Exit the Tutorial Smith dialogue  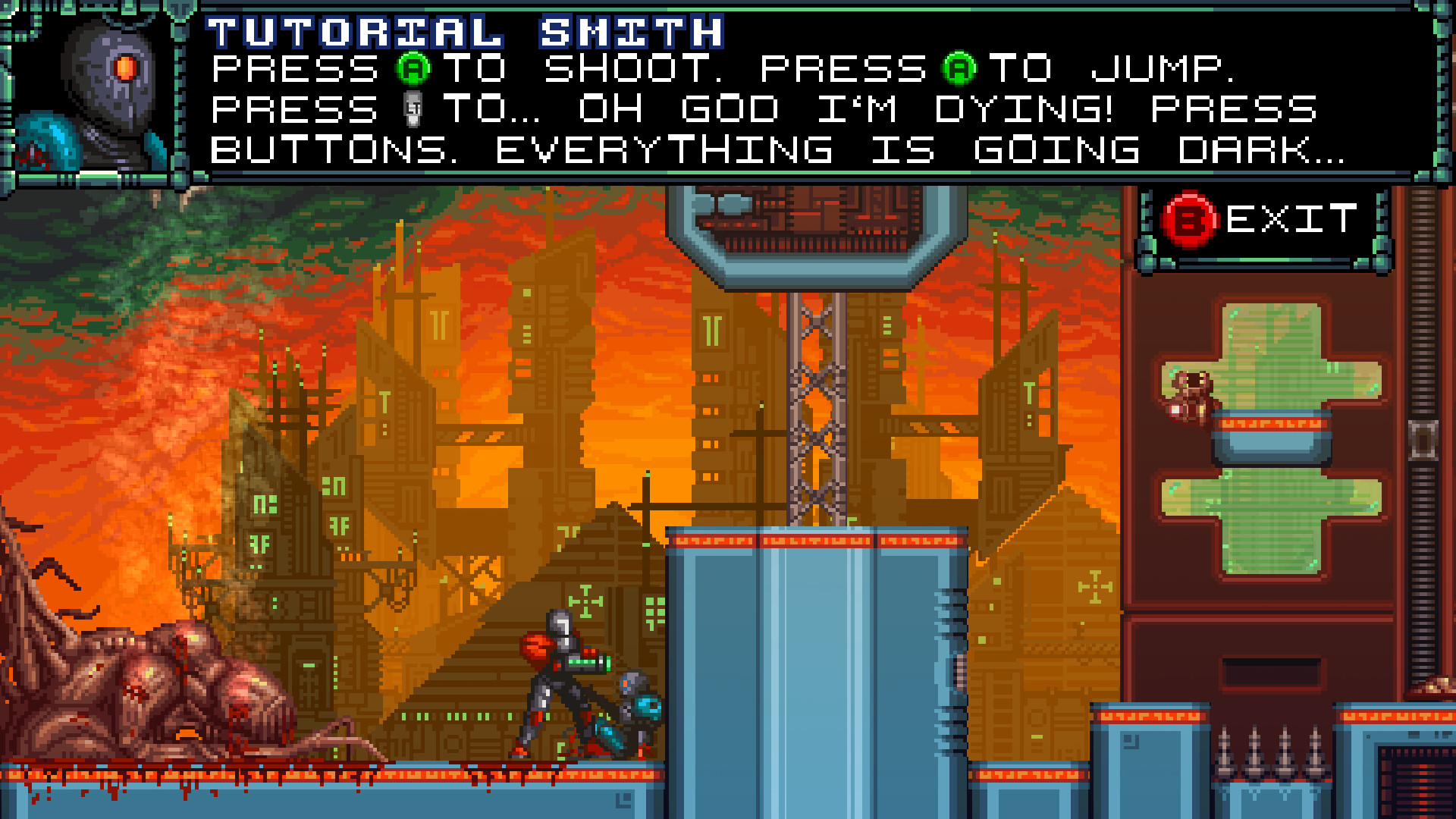point(1263,220)
